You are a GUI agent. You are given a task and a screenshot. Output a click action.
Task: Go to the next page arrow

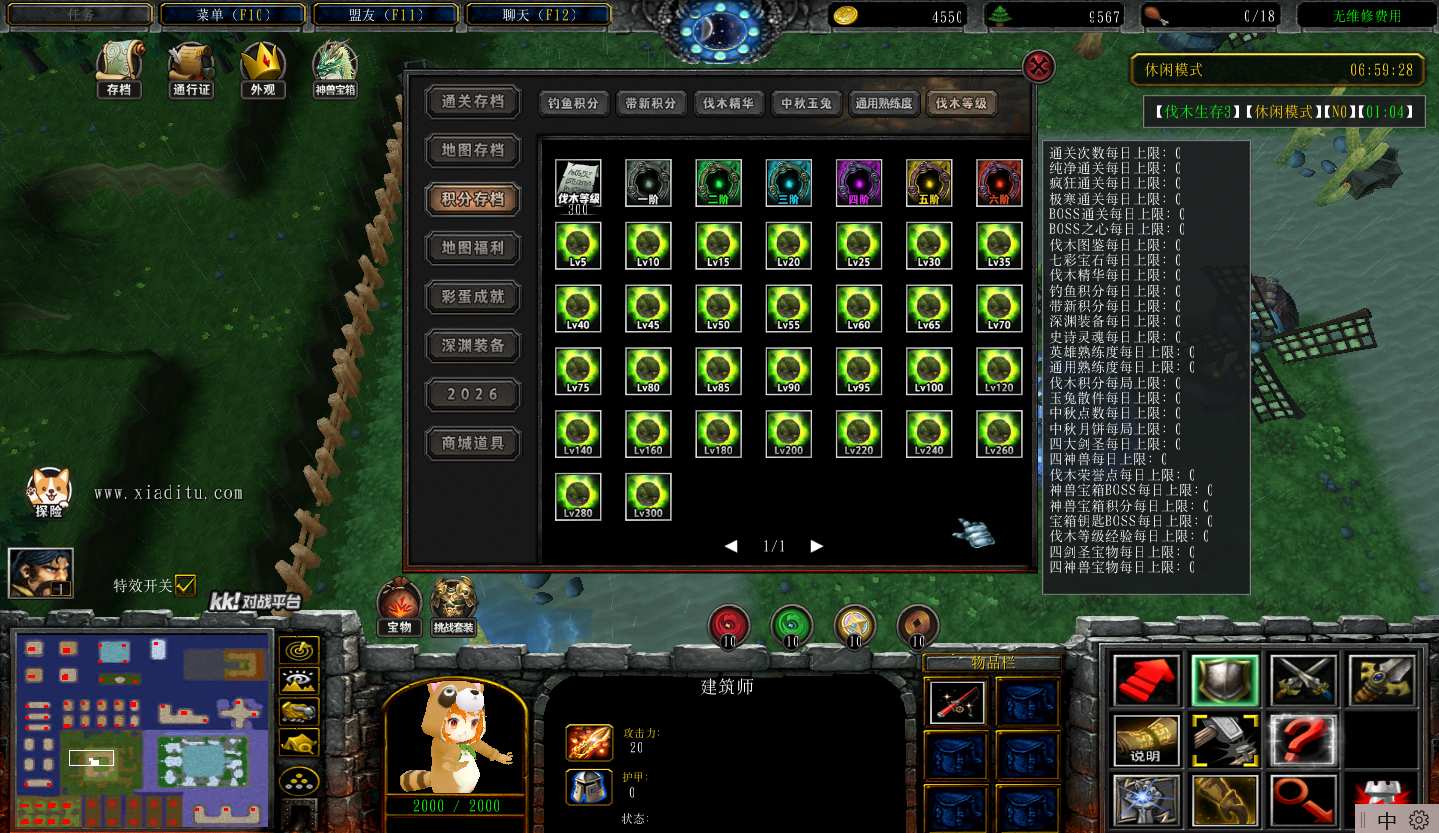pos(817,546)
